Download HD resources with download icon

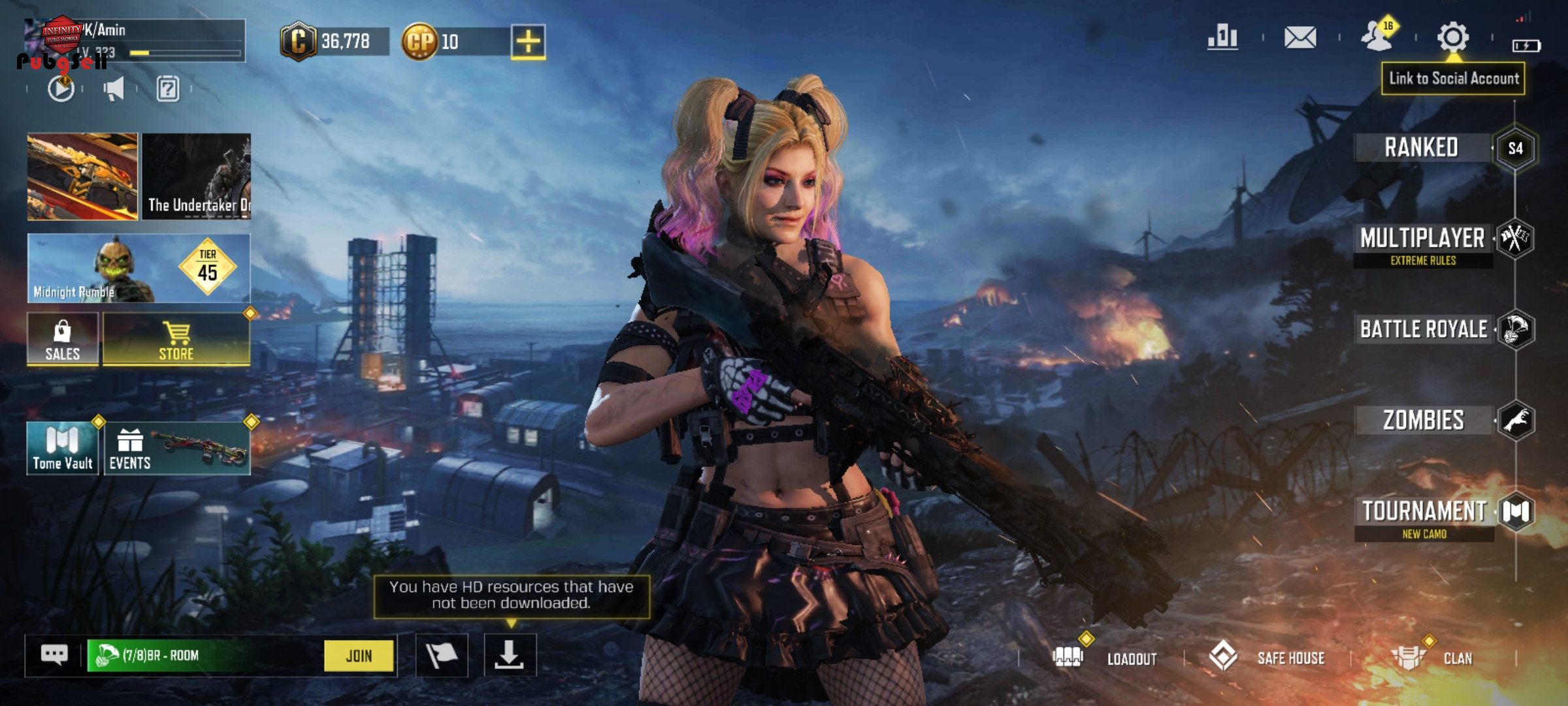[x=510, y=655]
